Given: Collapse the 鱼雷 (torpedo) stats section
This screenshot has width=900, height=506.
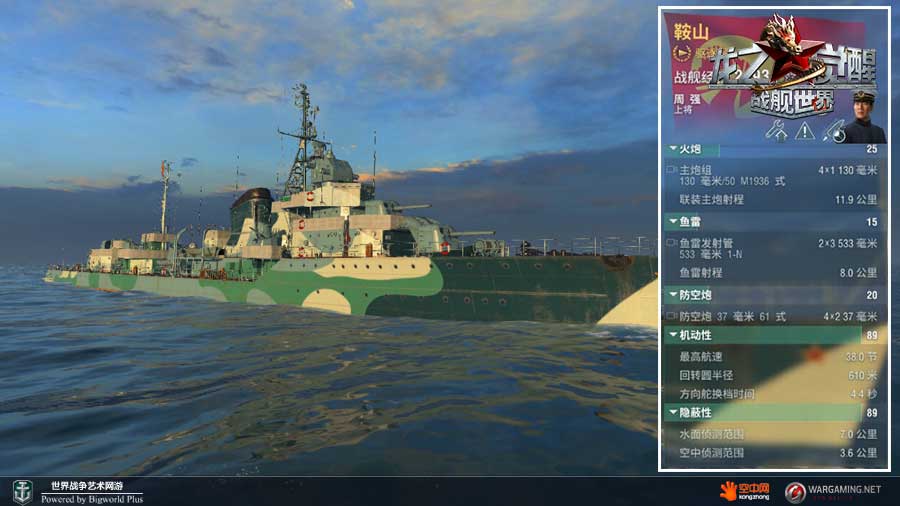Looking at the screenshot, I should point(671,222).
